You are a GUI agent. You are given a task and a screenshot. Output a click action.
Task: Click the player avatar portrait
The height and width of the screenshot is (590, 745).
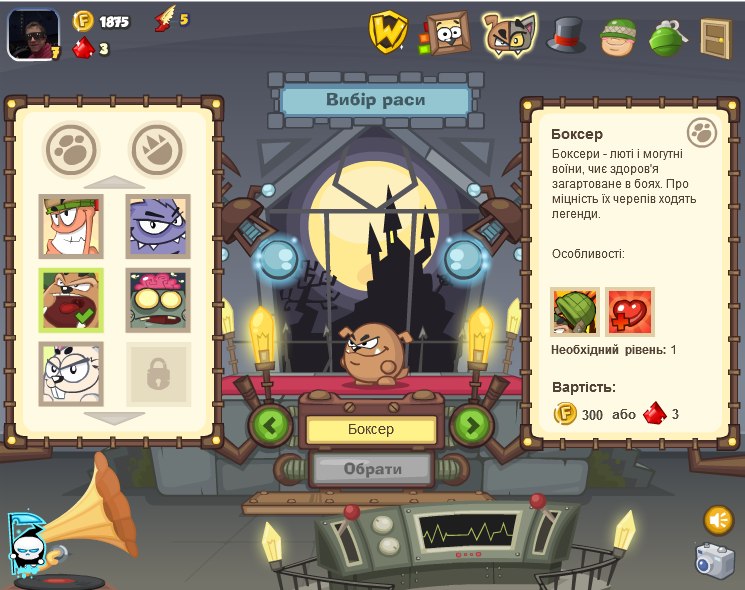pyautogui.click(x=33, y=34)
